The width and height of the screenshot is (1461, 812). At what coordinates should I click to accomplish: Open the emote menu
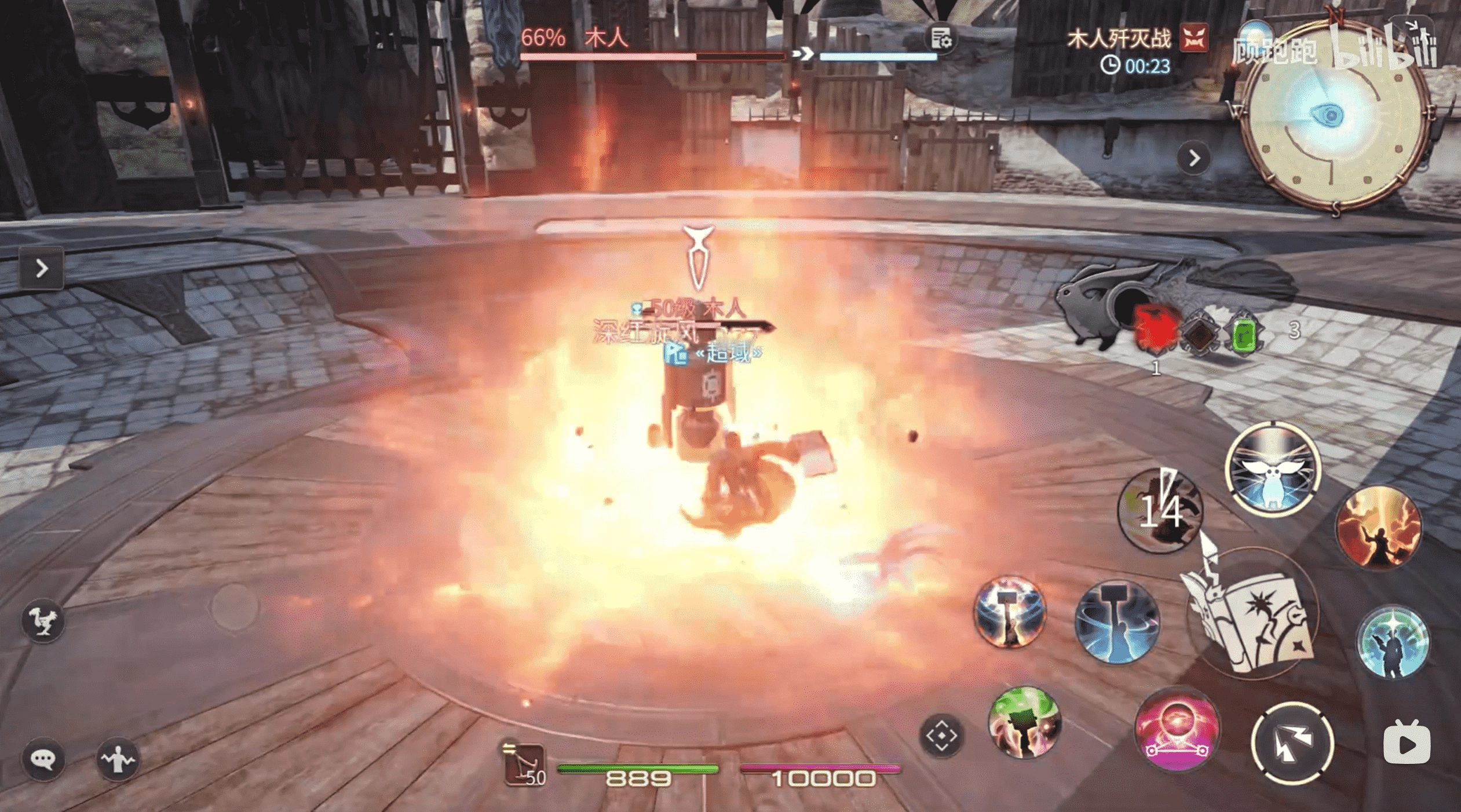click(118, 759)
